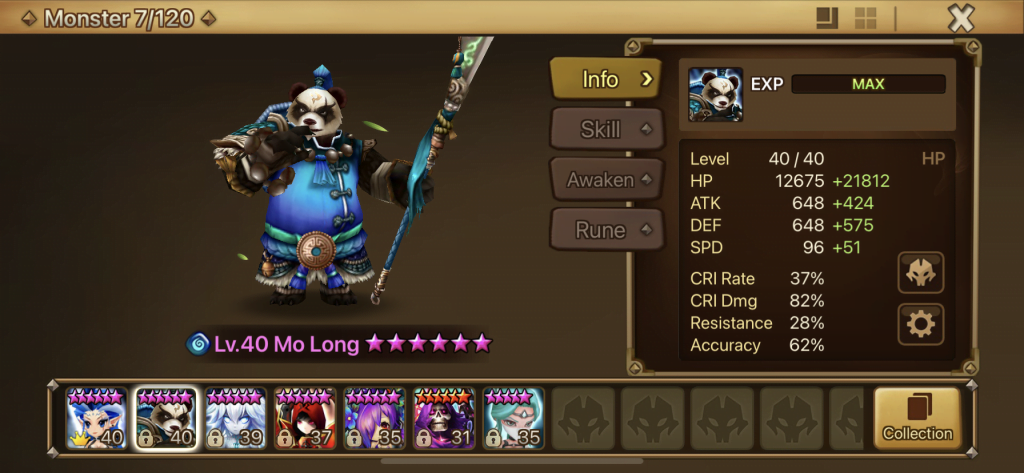Close the Monster window
The width and height of the screenshot is (1024, 473).
tap(960, 18)
